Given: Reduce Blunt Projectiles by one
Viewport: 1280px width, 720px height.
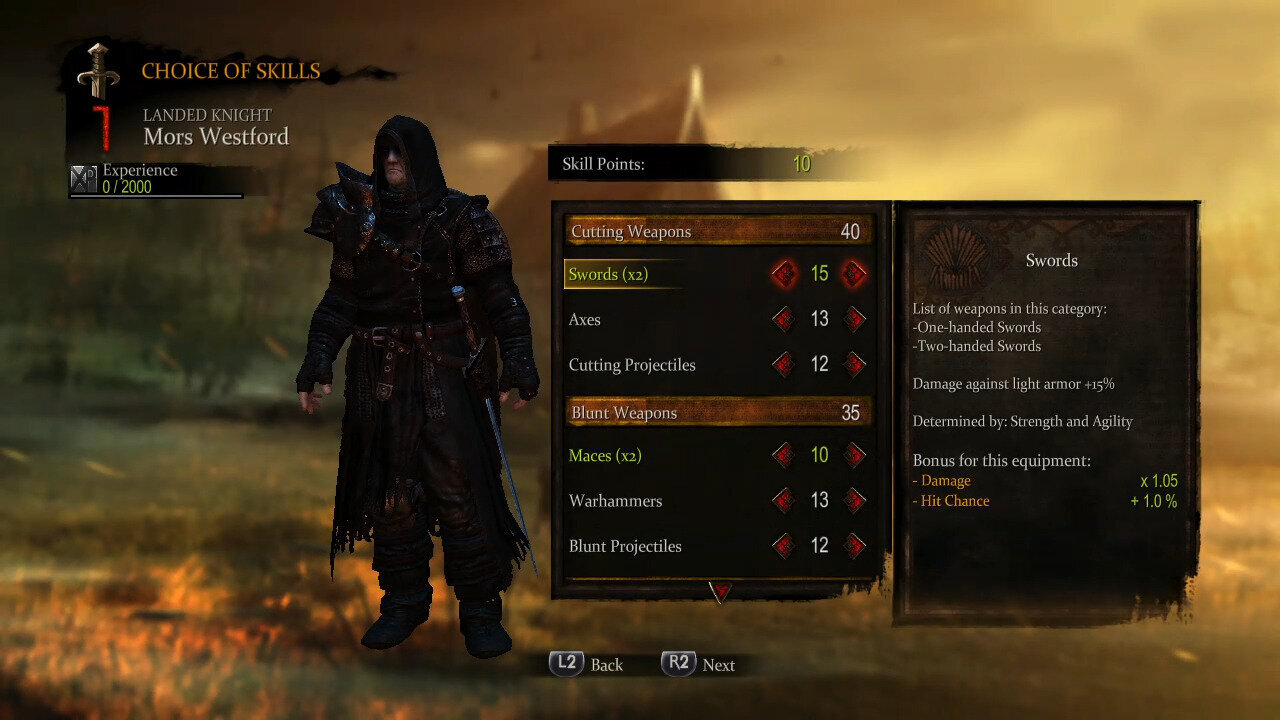Looking at the screenshot, I should (784, 546).
